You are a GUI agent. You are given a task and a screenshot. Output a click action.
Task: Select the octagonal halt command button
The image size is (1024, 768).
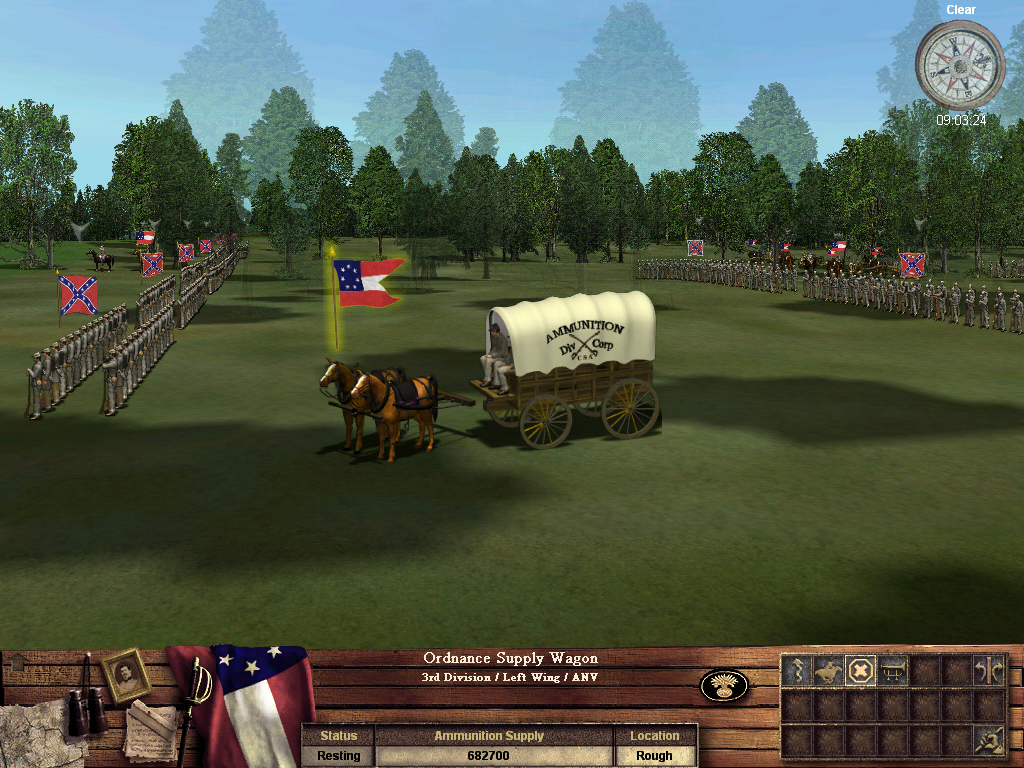pyautogui.click(x=859, y=670)
